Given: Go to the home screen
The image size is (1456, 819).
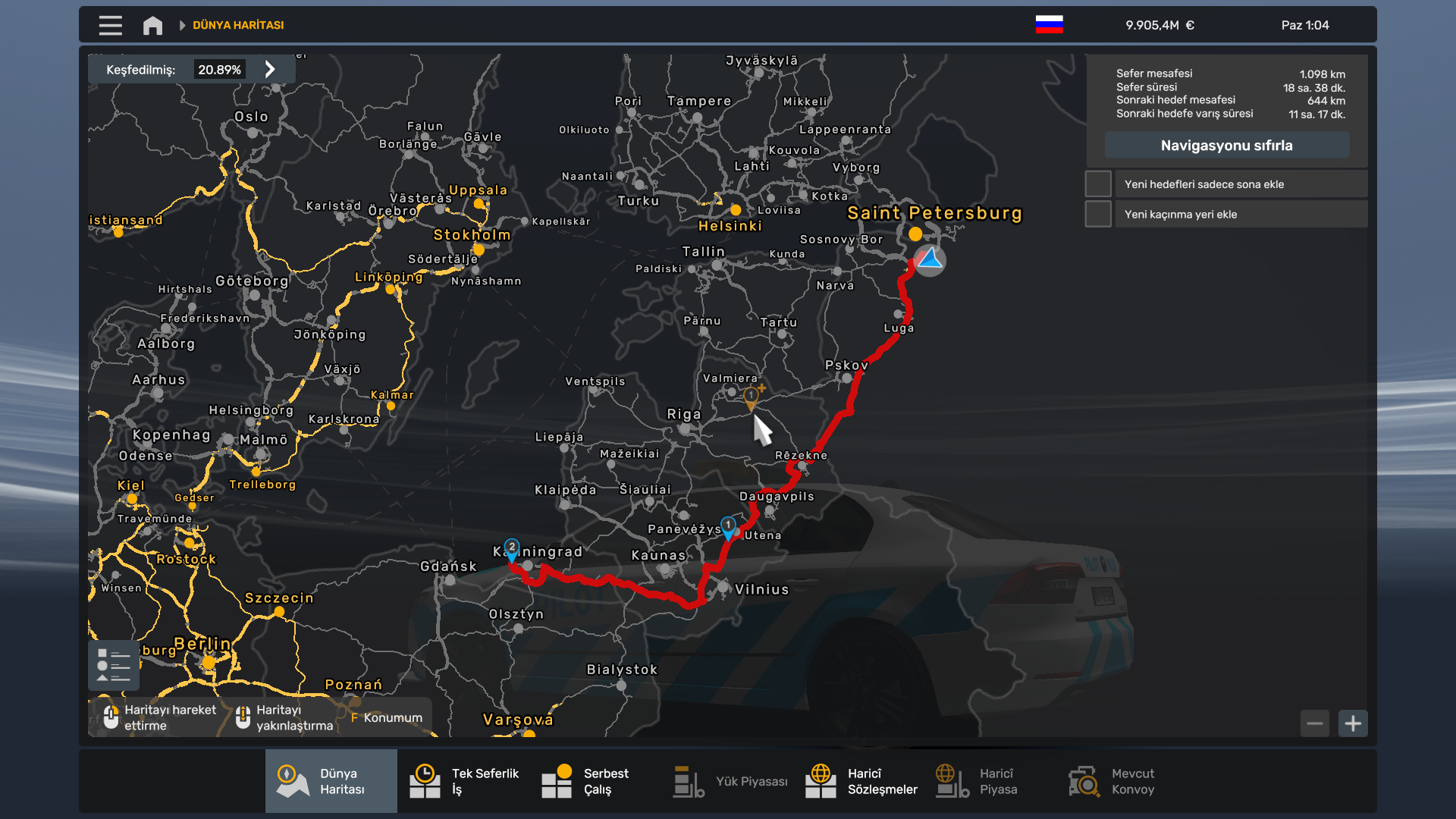Looking at the screenshot, I should click(152, 25).
